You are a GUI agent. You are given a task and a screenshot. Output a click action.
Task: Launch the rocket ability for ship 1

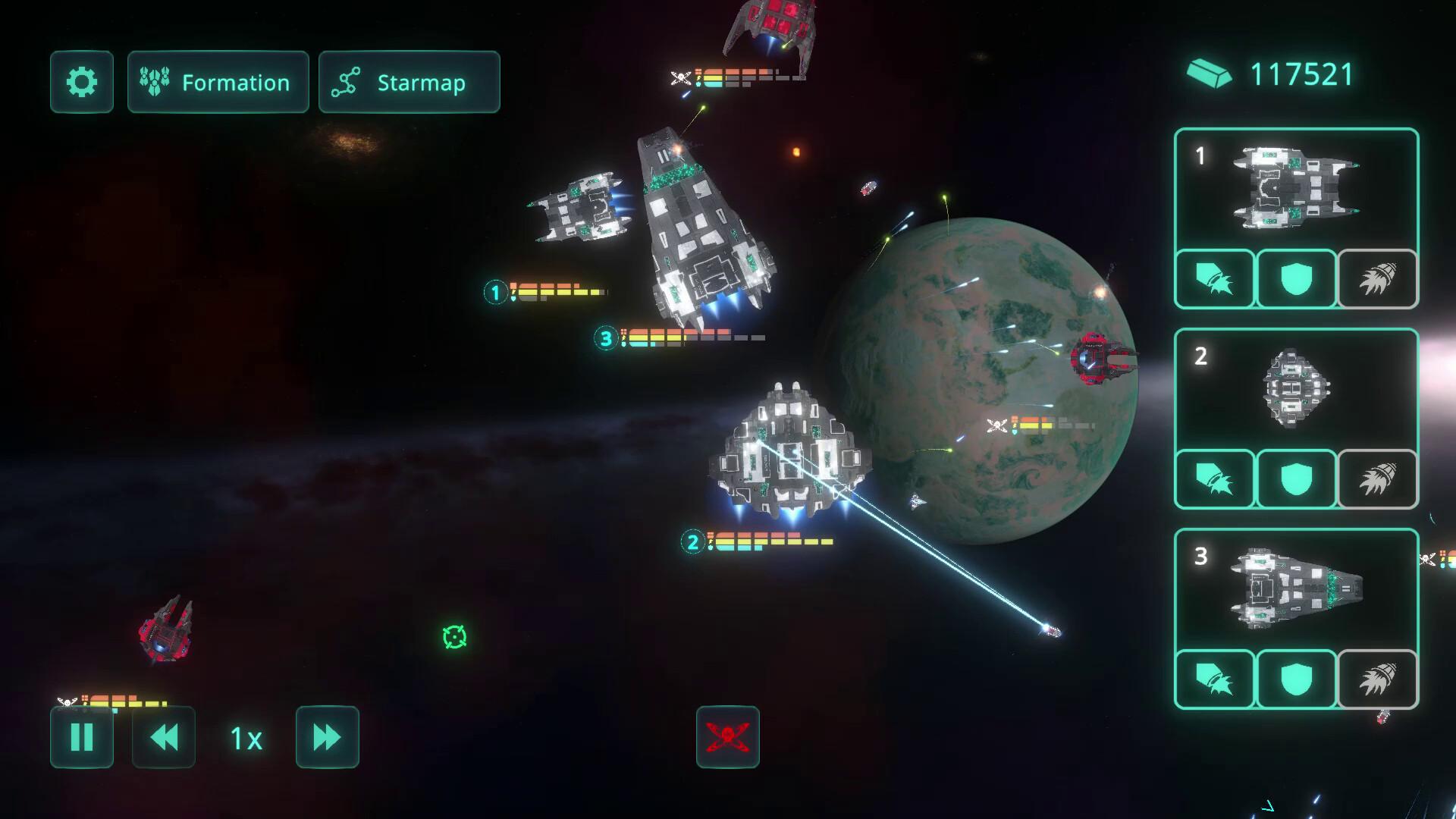pyautogui.click(x=1378, y=279)
